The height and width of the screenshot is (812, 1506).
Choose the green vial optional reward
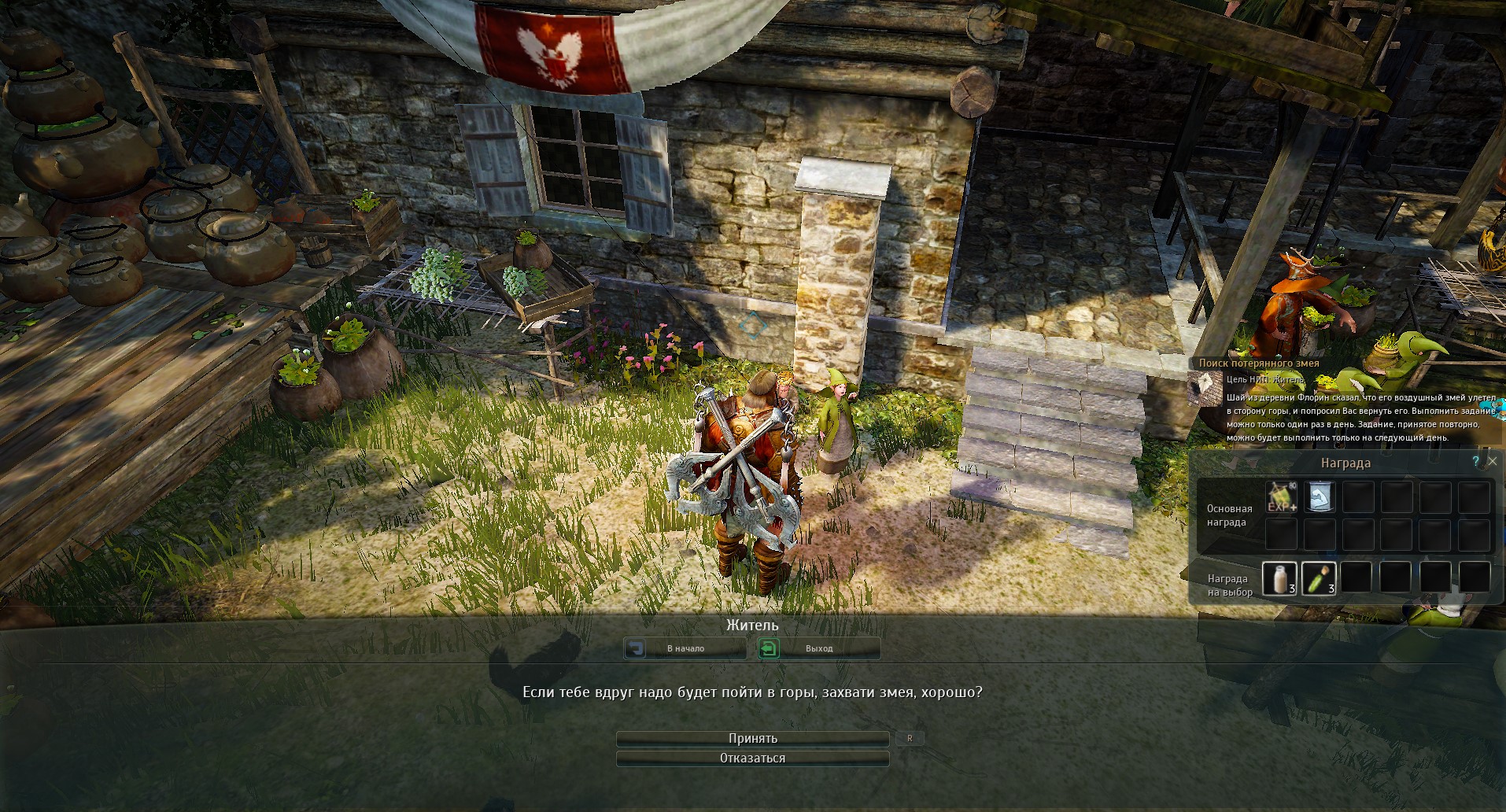[x=1319, y=578]
